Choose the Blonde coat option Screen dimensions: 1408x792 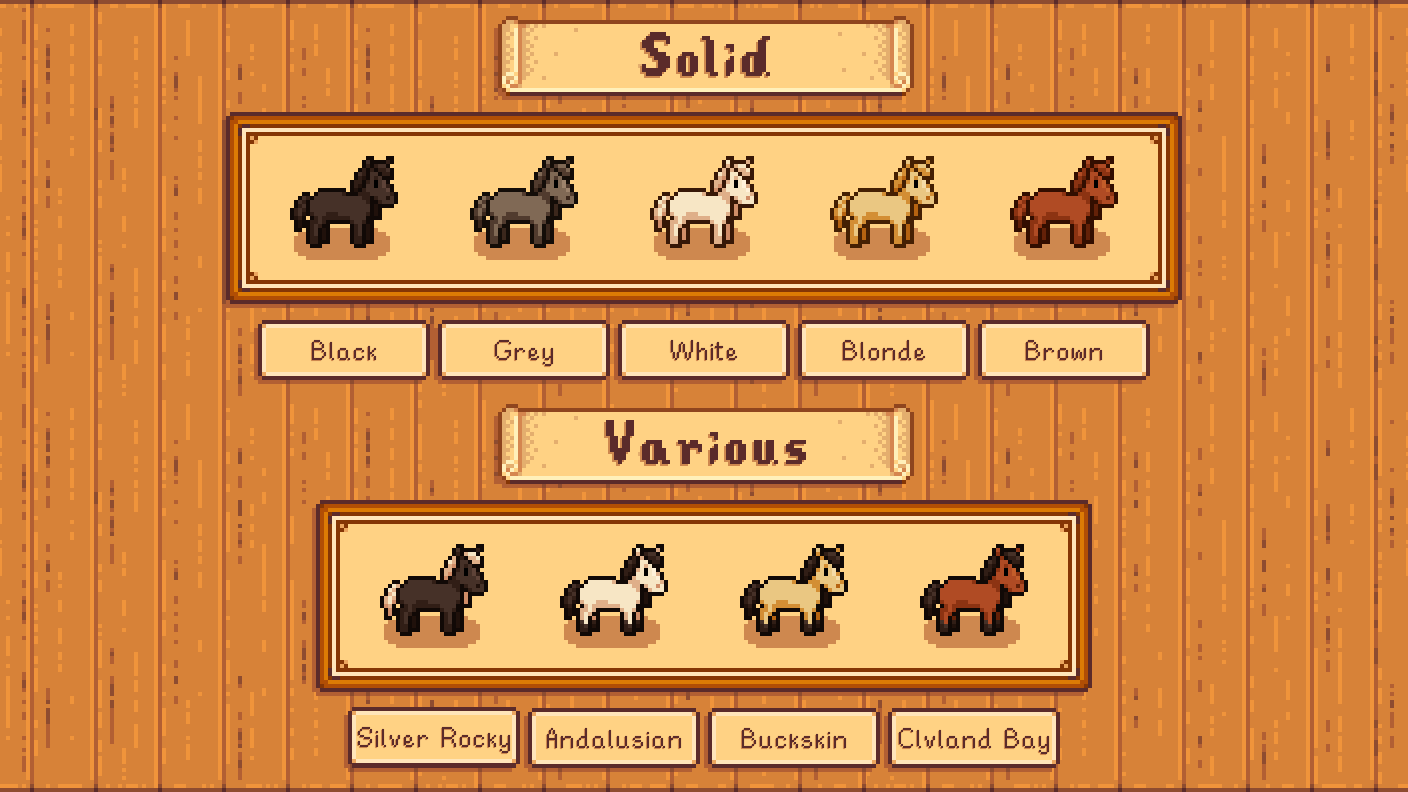[883, 351]
